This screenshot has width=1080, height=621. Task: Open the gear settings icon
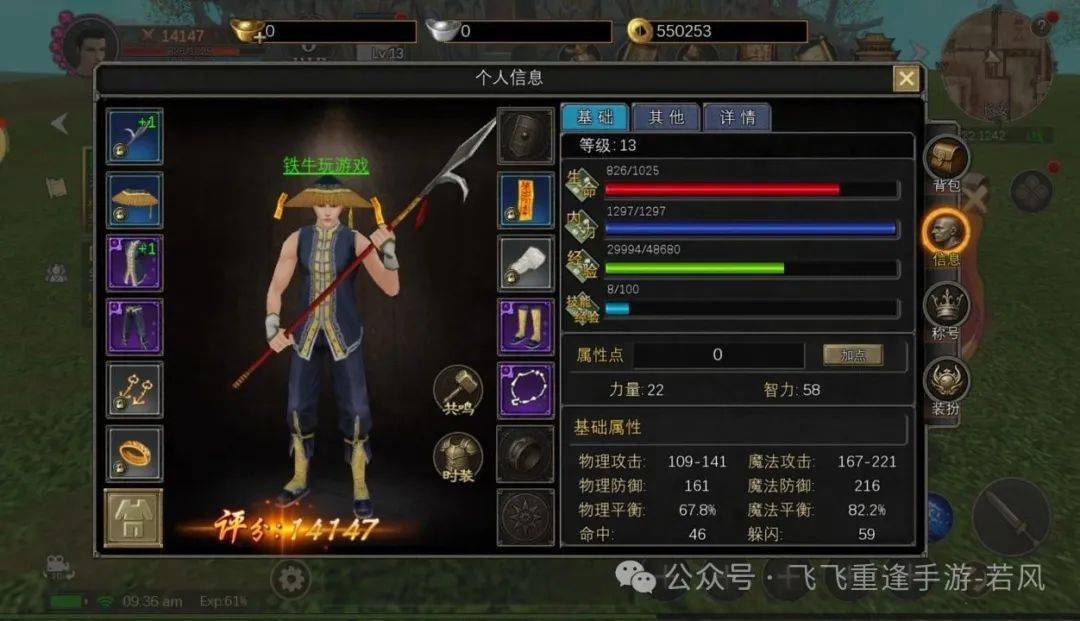(290, 579)
